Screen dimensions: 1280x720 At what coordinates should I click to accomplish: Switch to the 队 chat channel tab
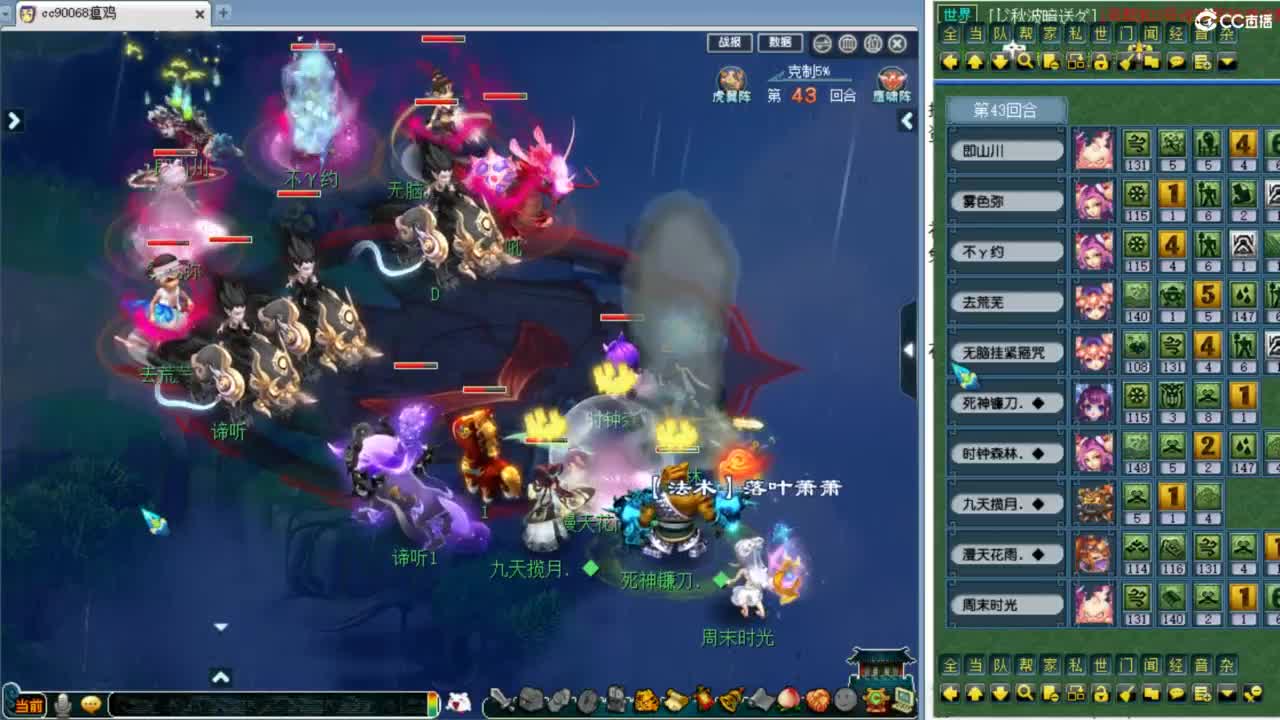click(x=1002, y=34)
